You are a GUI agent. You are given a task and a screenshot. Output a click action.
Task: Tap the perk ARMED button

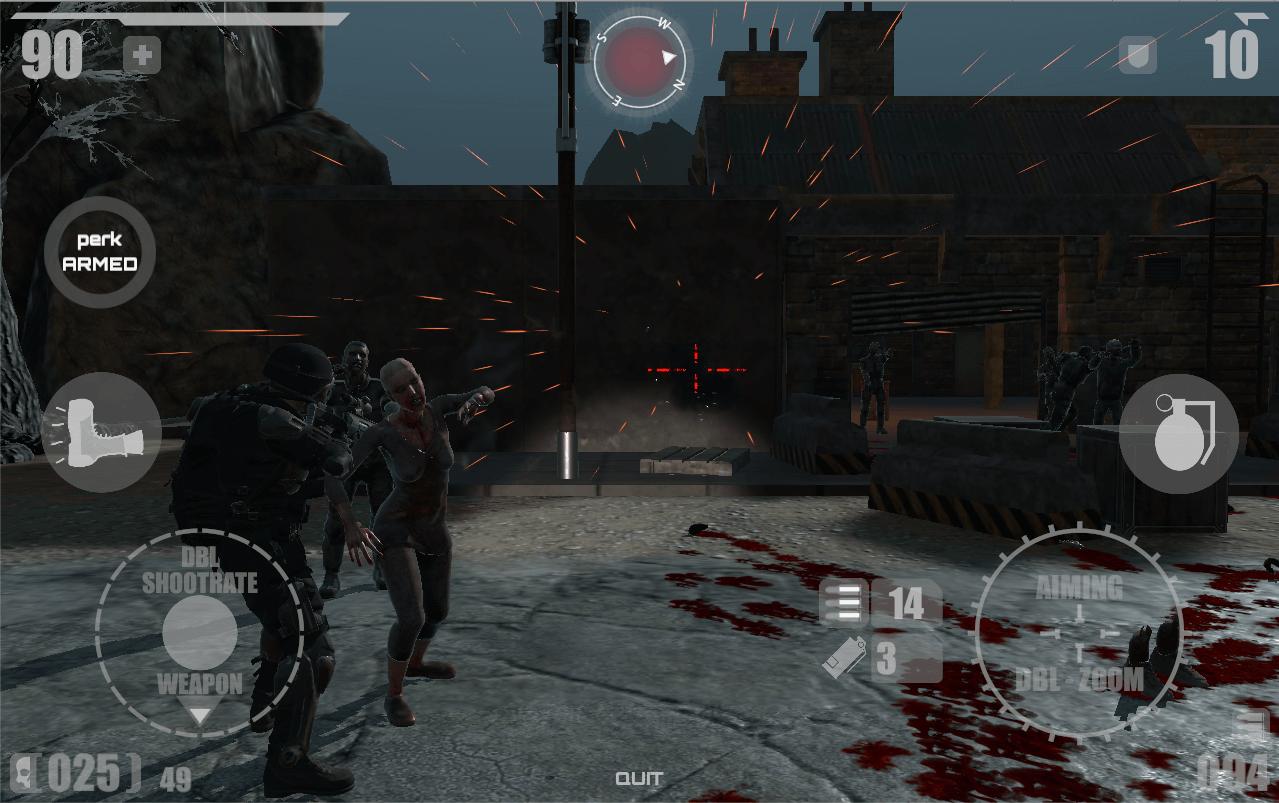(100, 252)
